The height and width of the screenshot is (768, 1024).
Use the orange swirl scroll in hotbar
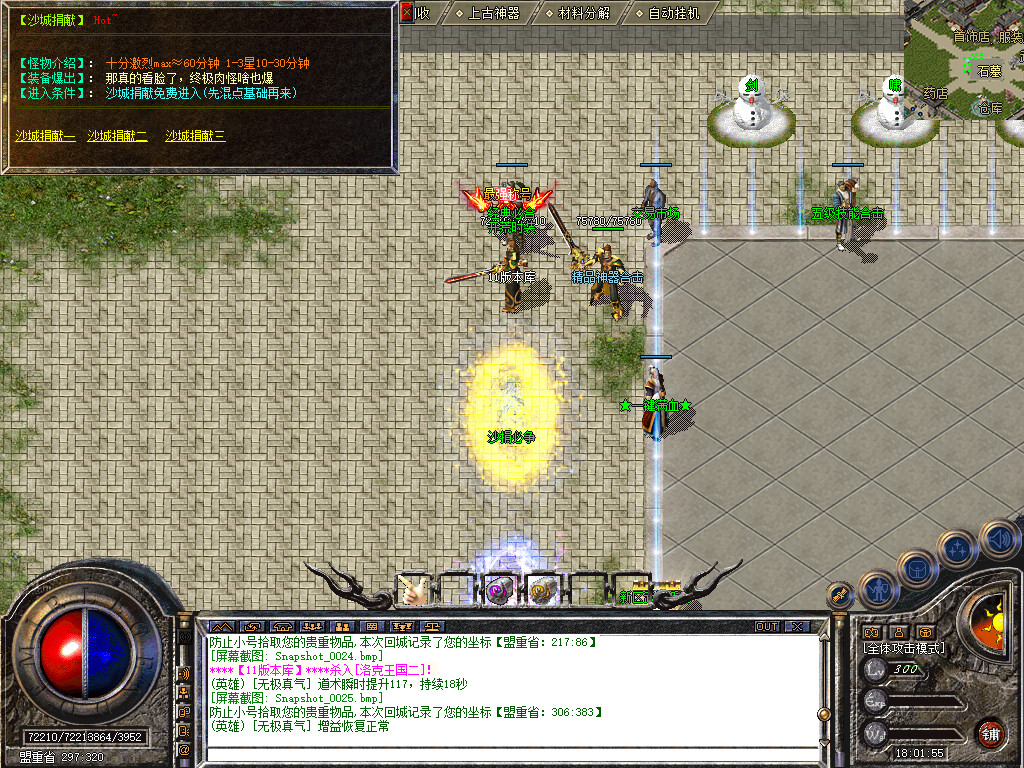[543, 591]
